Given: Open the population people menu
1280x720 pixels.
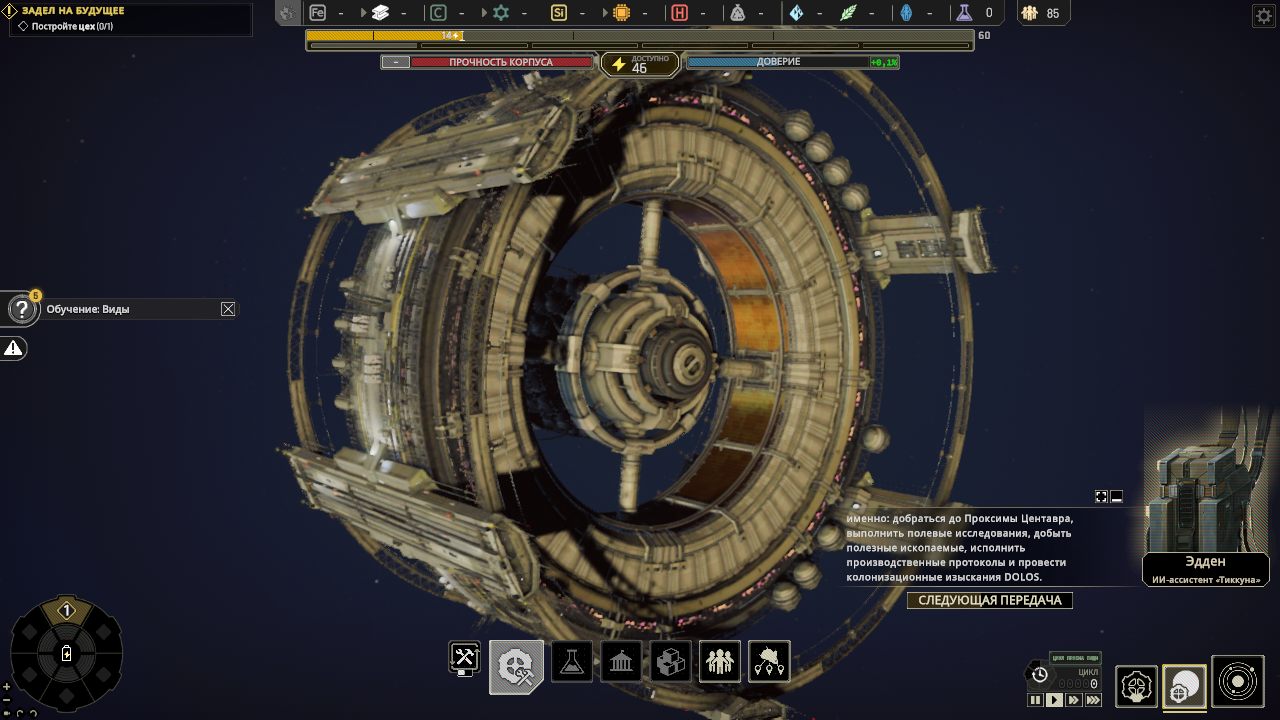Looking at the screenshot, I should click(x=720, y=662).
